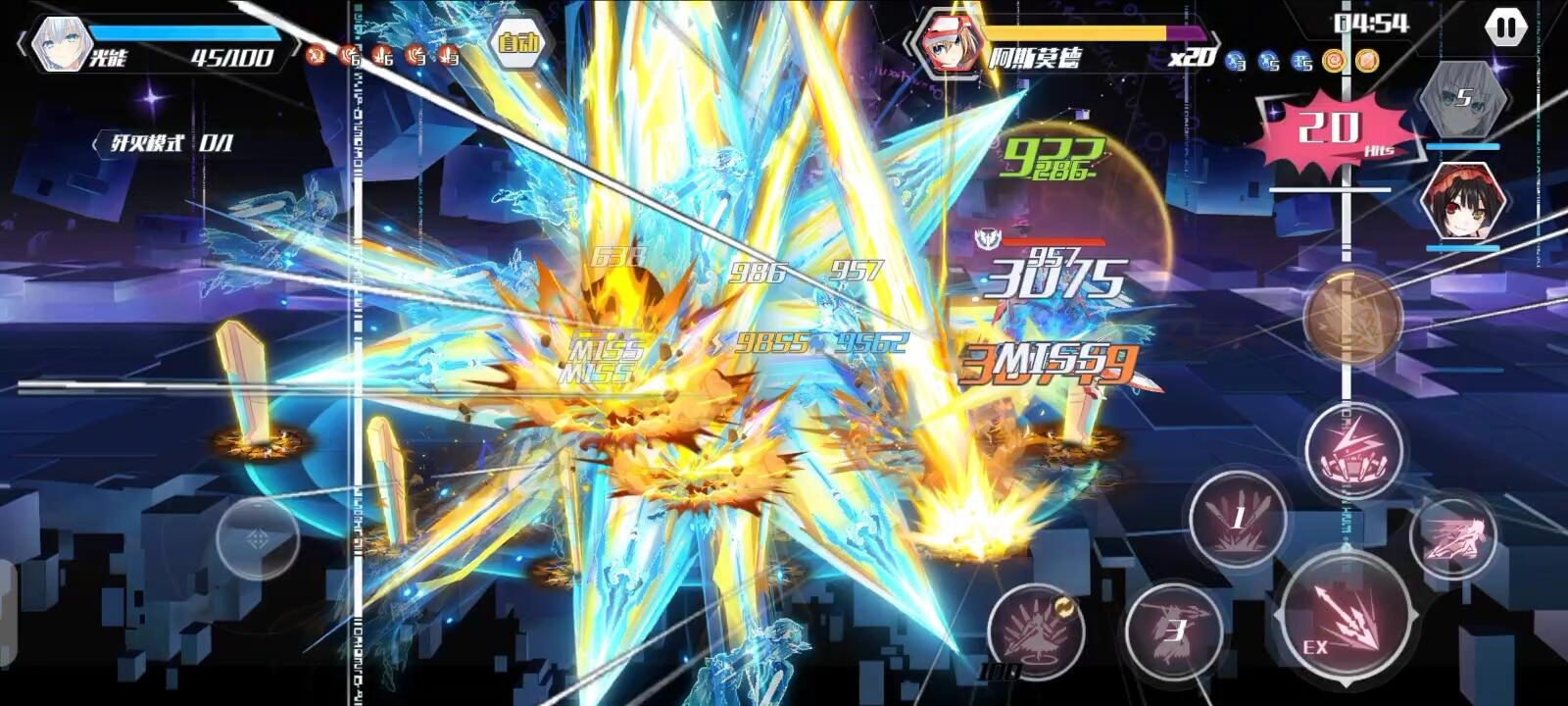Use skill 3 with the spear-wielding figure icon

click(1174, 630)
